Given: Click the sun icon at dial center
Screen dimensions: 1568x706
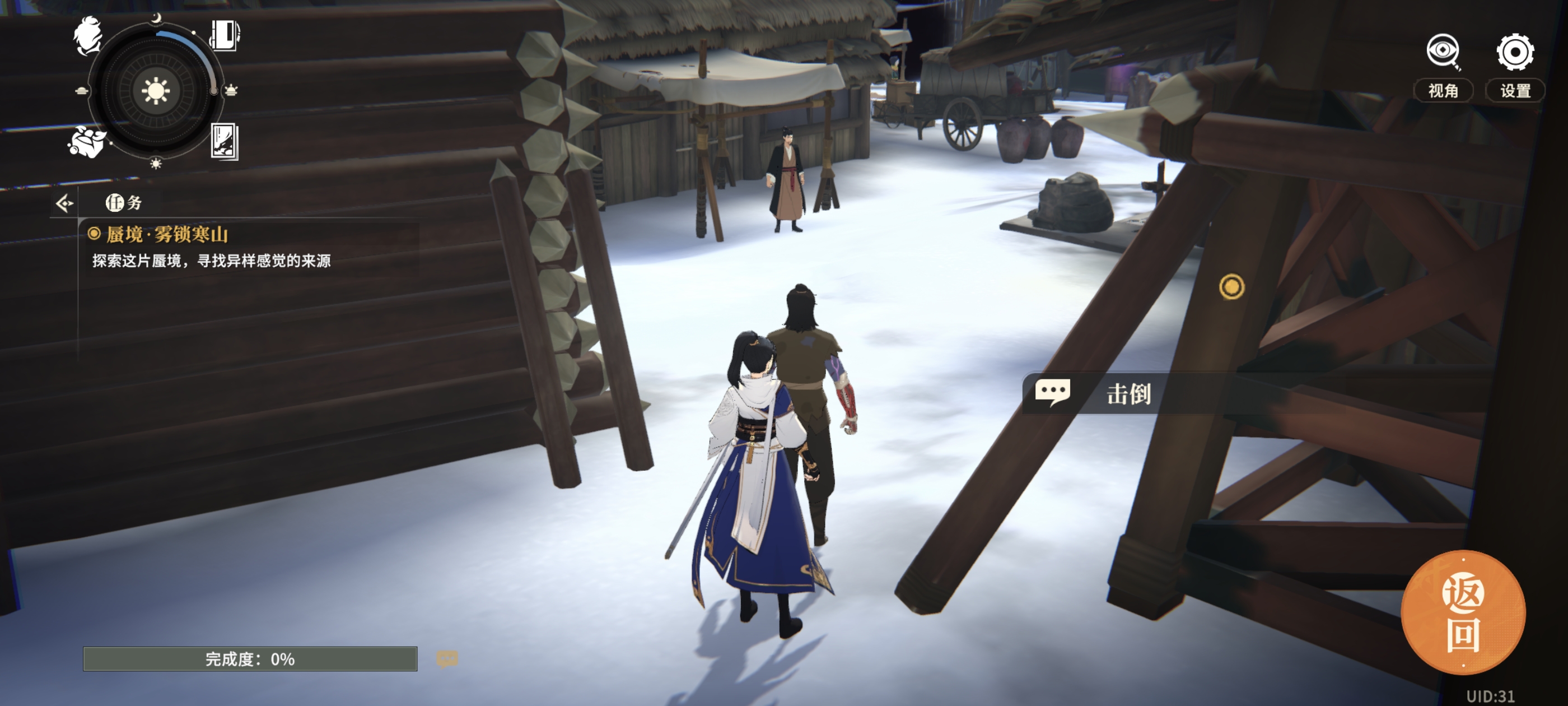Looking at the screenshot, I should pyautogui.click(x=155, y=91).
